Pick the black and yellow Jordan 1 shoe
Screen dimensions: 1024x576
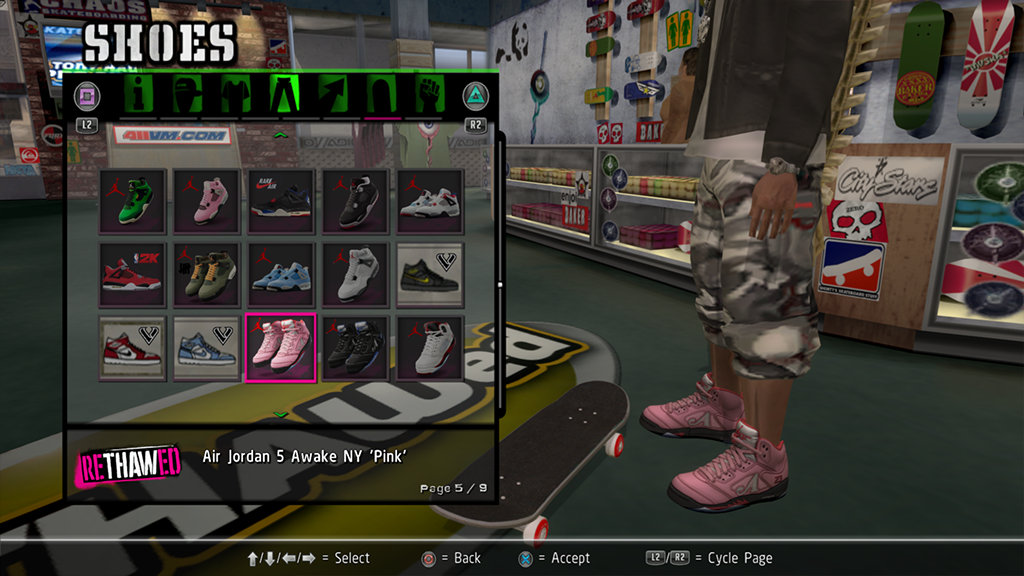coord(430,274)
